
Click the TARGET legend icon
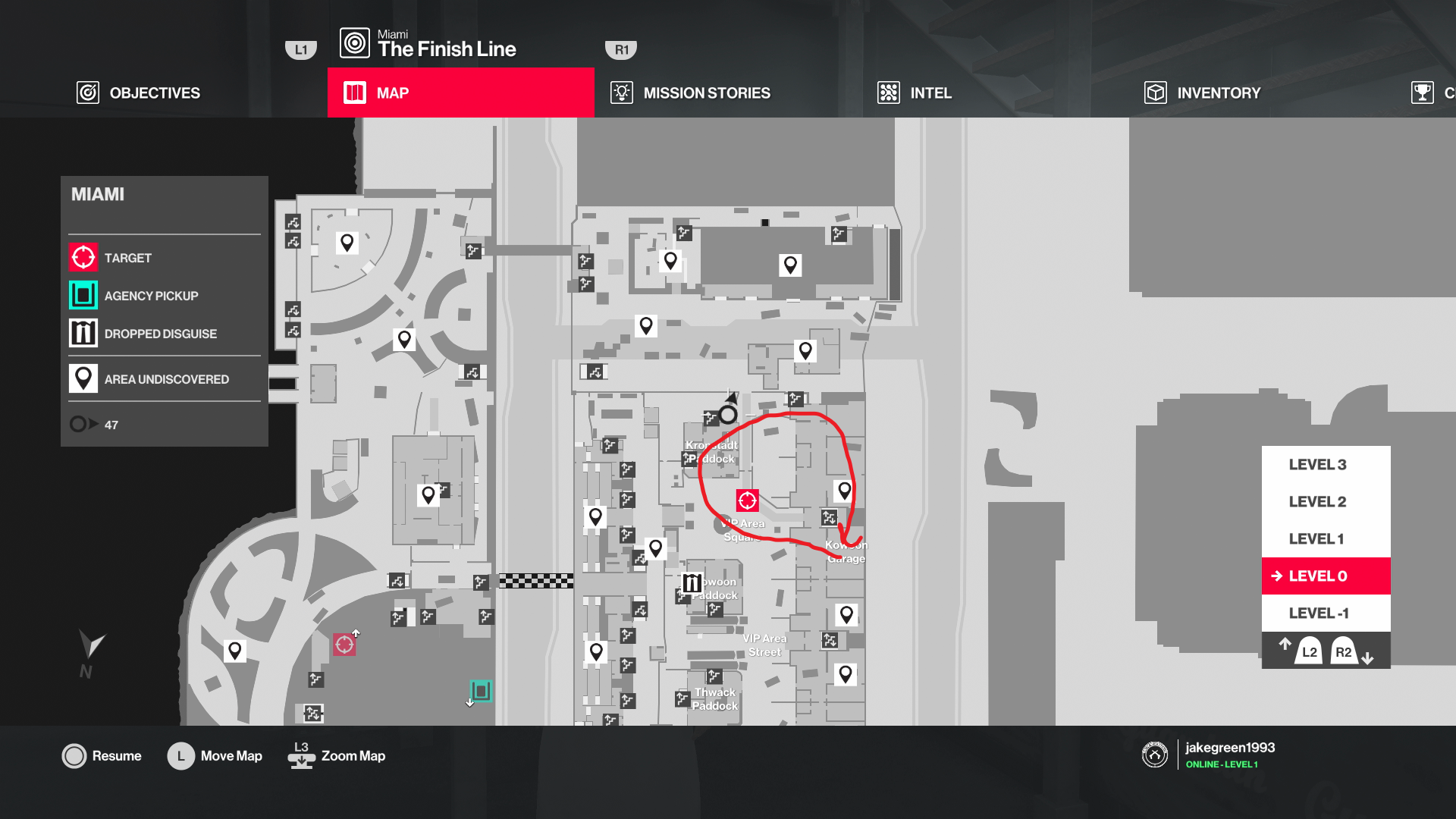pyautogui.click(x=83, y=257)
